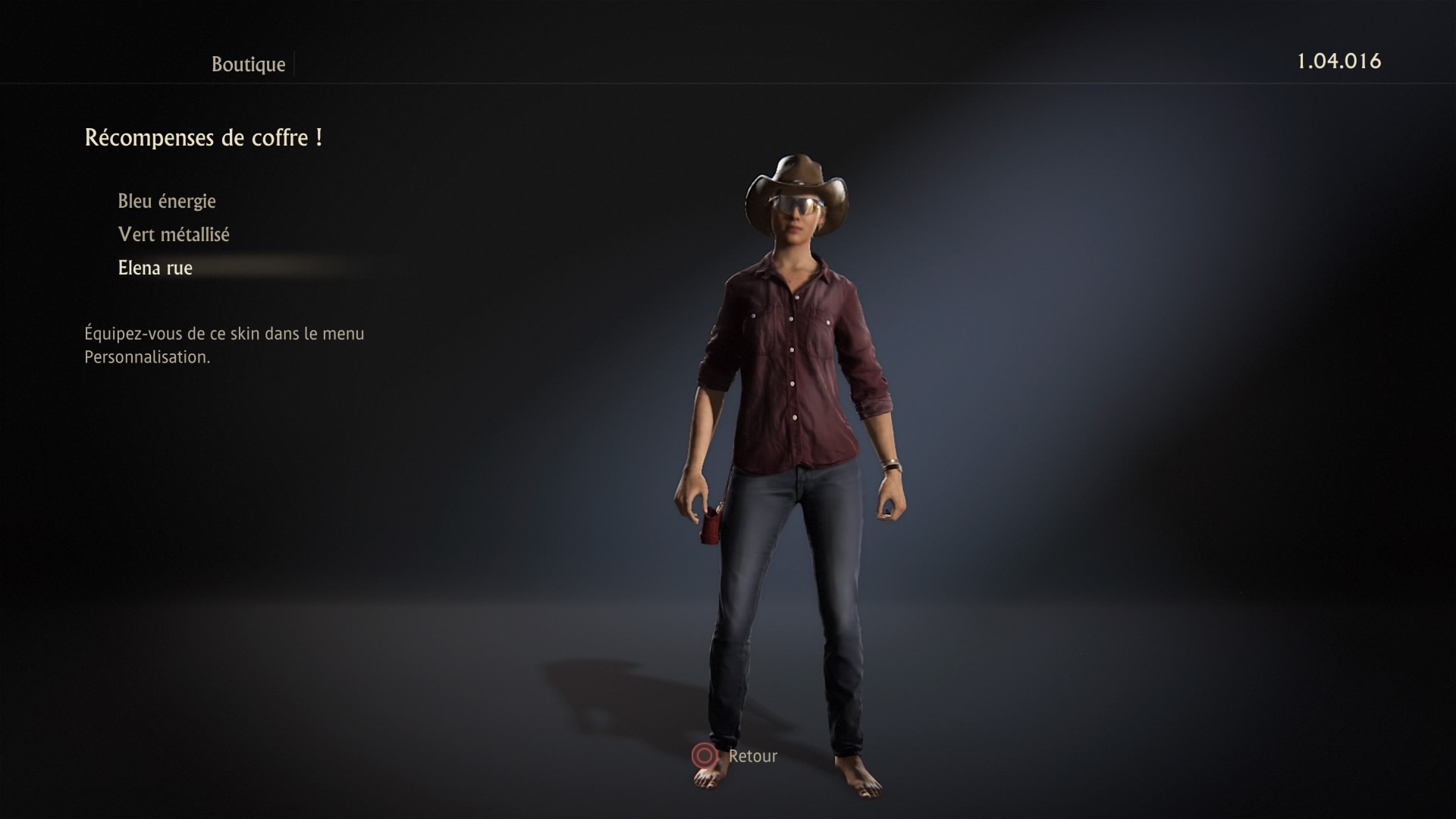The height and width of the screenshot is (819, 1456).
Task: Select the highlighted Elena rue reward
Action: (155, 268)
